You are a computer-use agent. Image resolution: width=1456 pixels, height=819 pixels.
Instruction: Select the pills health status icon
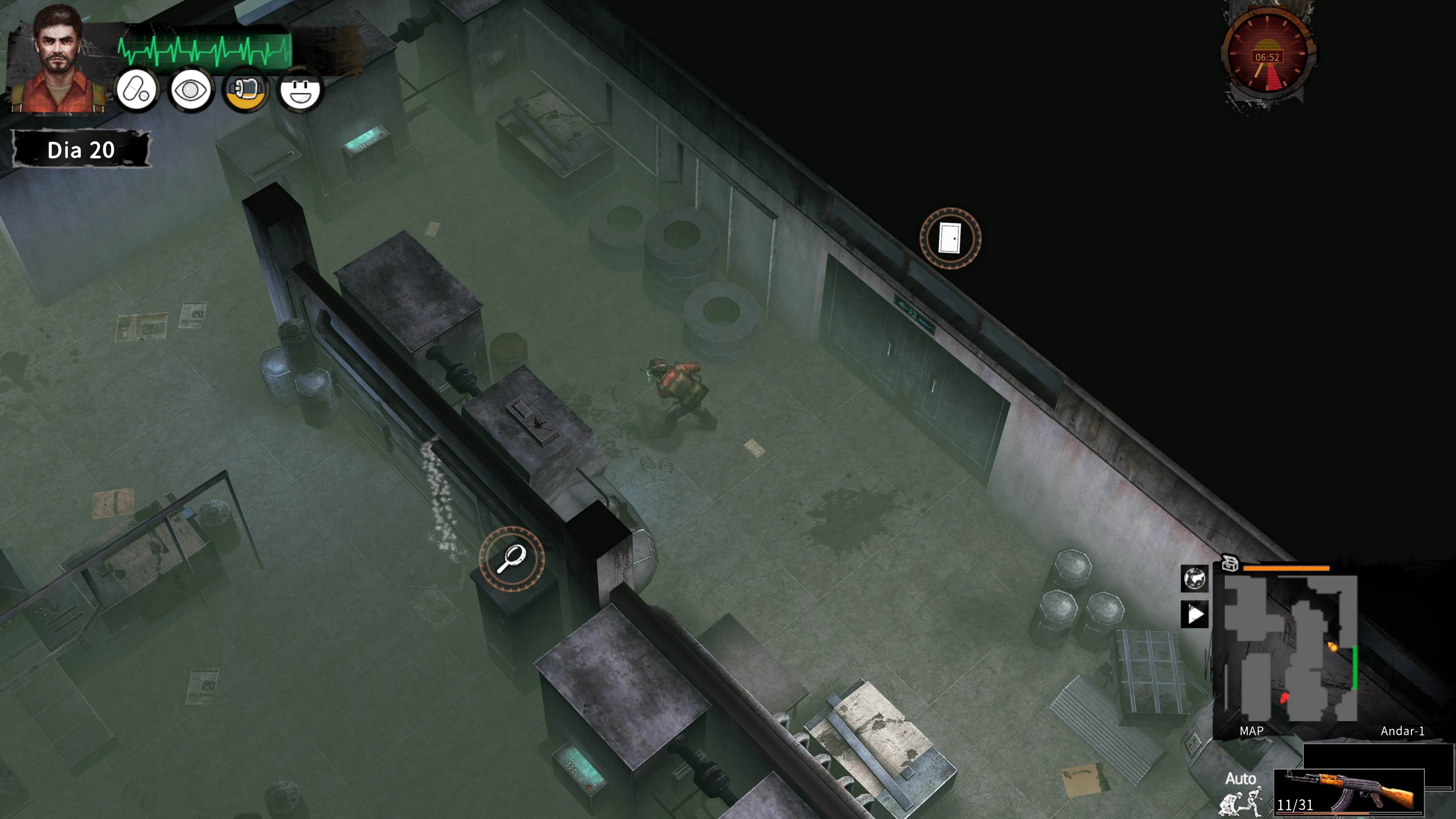click(137, 91)
